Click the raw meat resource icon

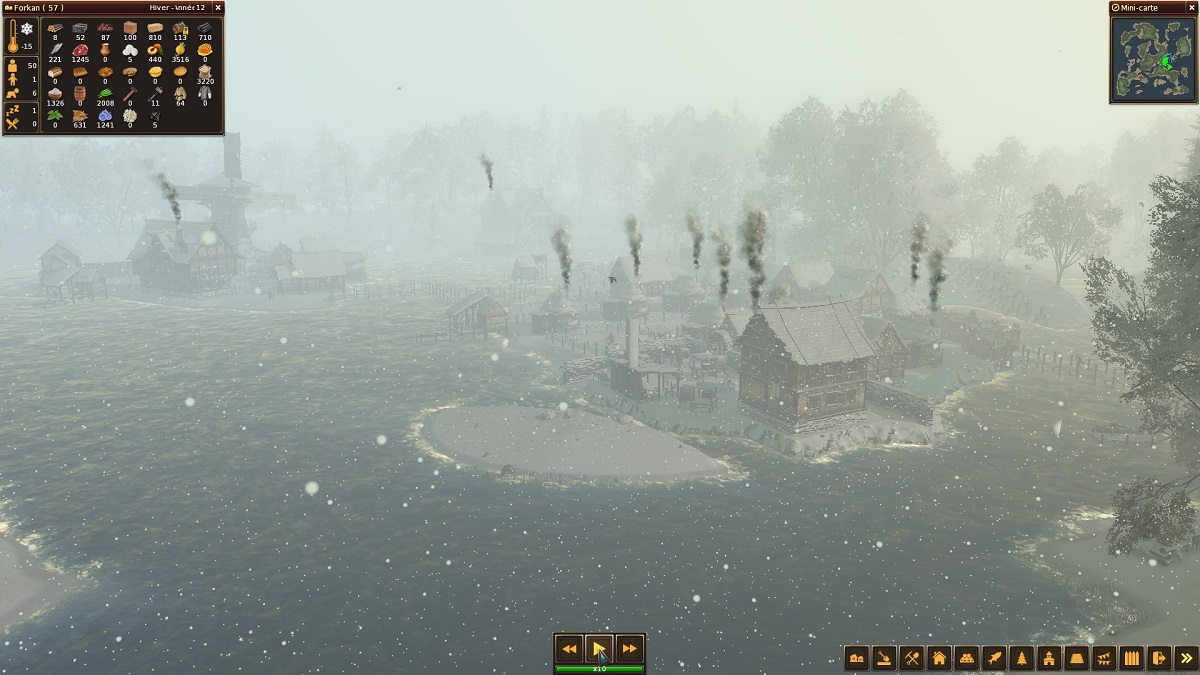80,49
